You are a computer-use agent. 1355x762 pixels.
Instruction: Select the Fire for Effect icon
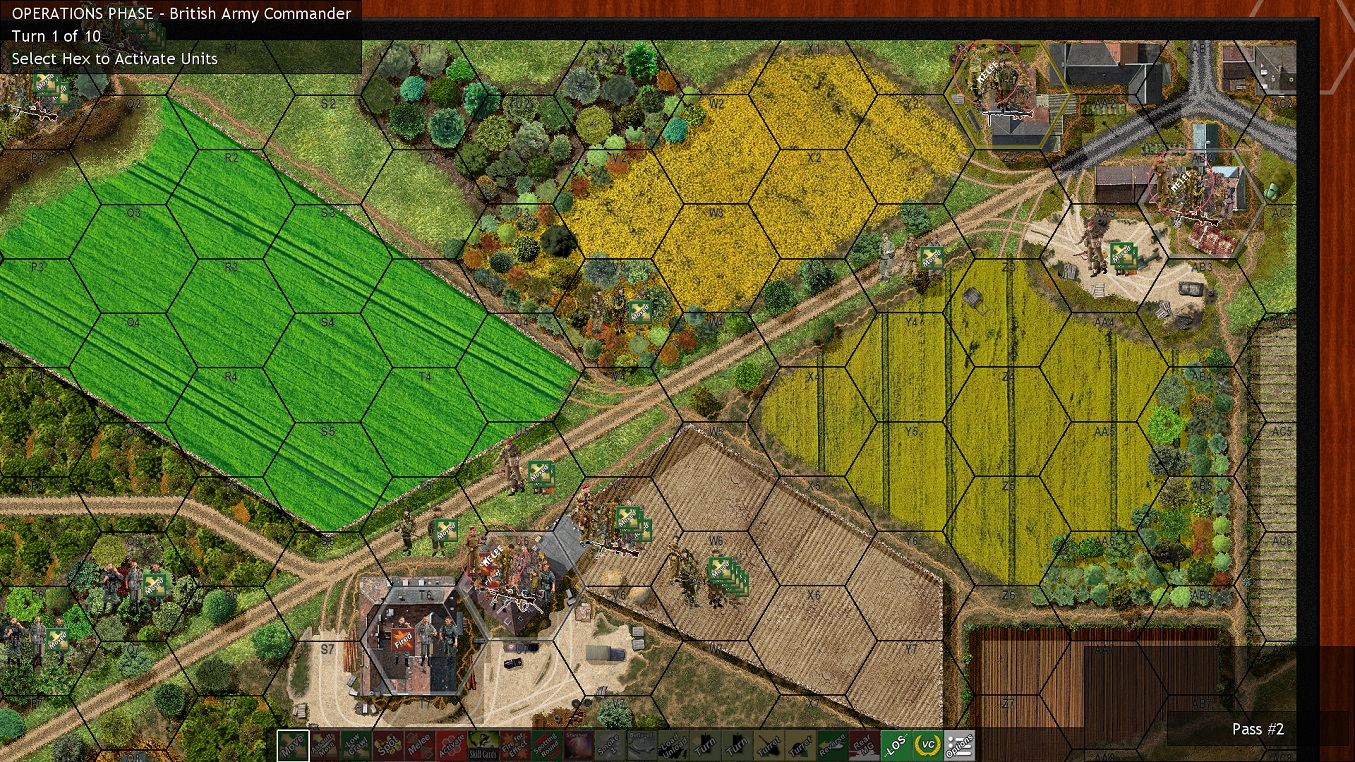point(515,745)
